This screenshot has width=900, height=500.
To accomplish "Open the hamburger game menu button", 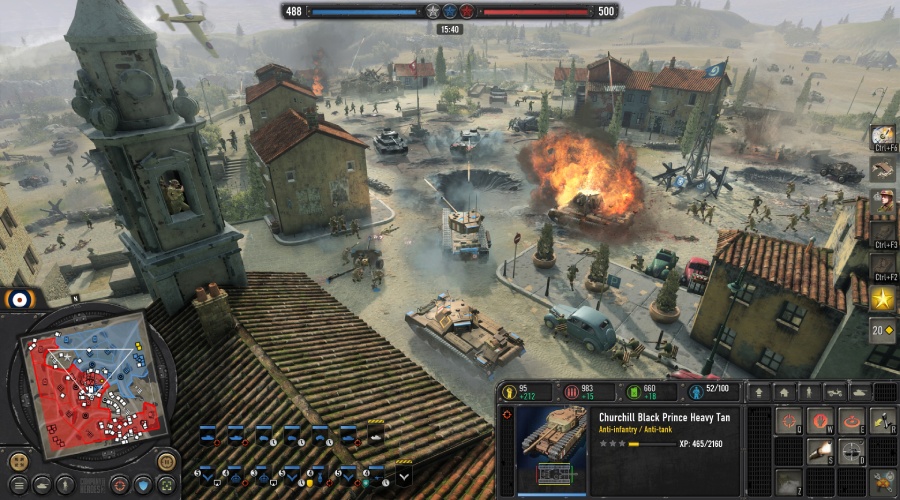I will [x=18, y=484].
